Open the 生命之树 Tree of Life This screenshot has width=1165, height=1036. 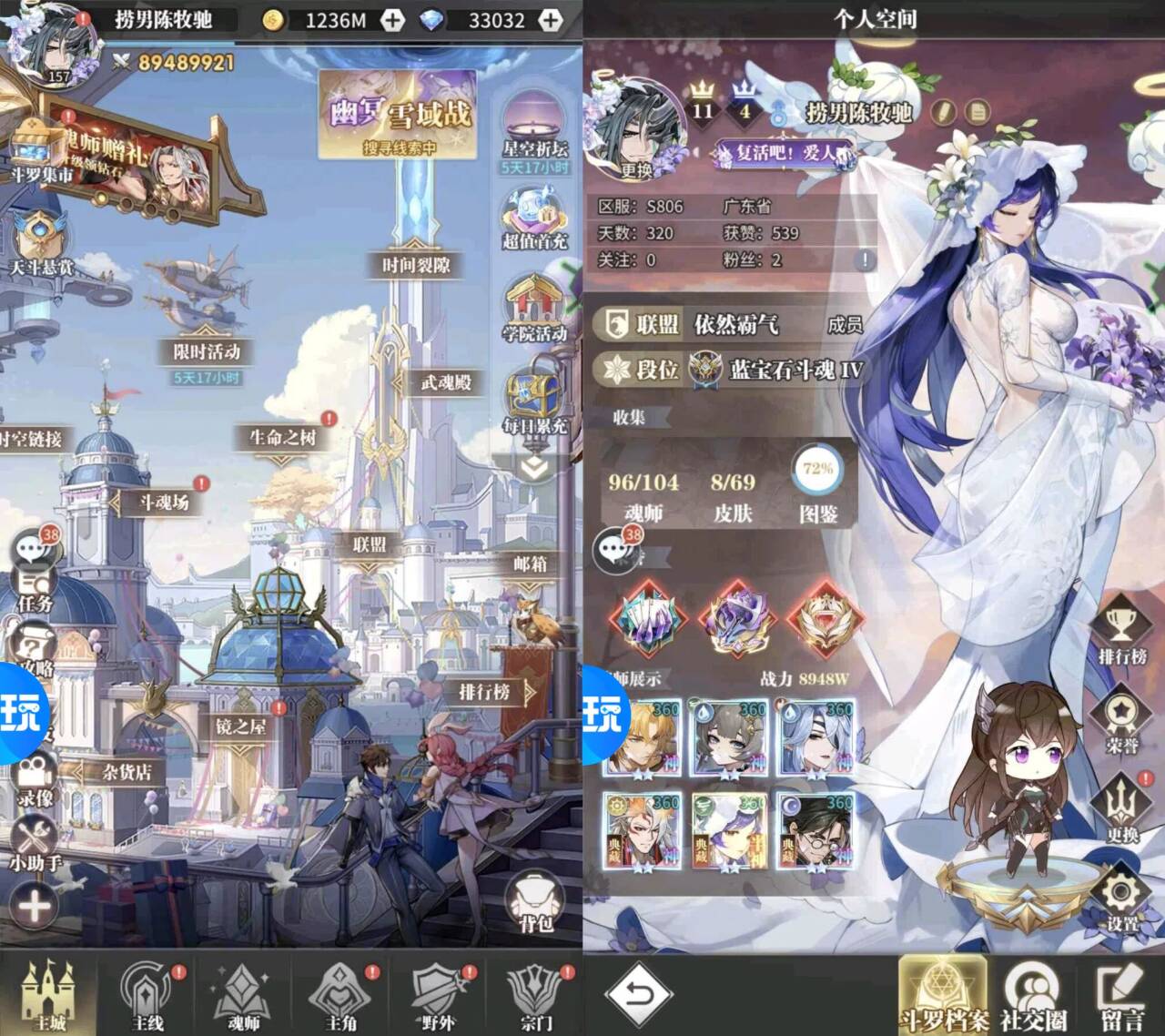(x=283, y=438)
